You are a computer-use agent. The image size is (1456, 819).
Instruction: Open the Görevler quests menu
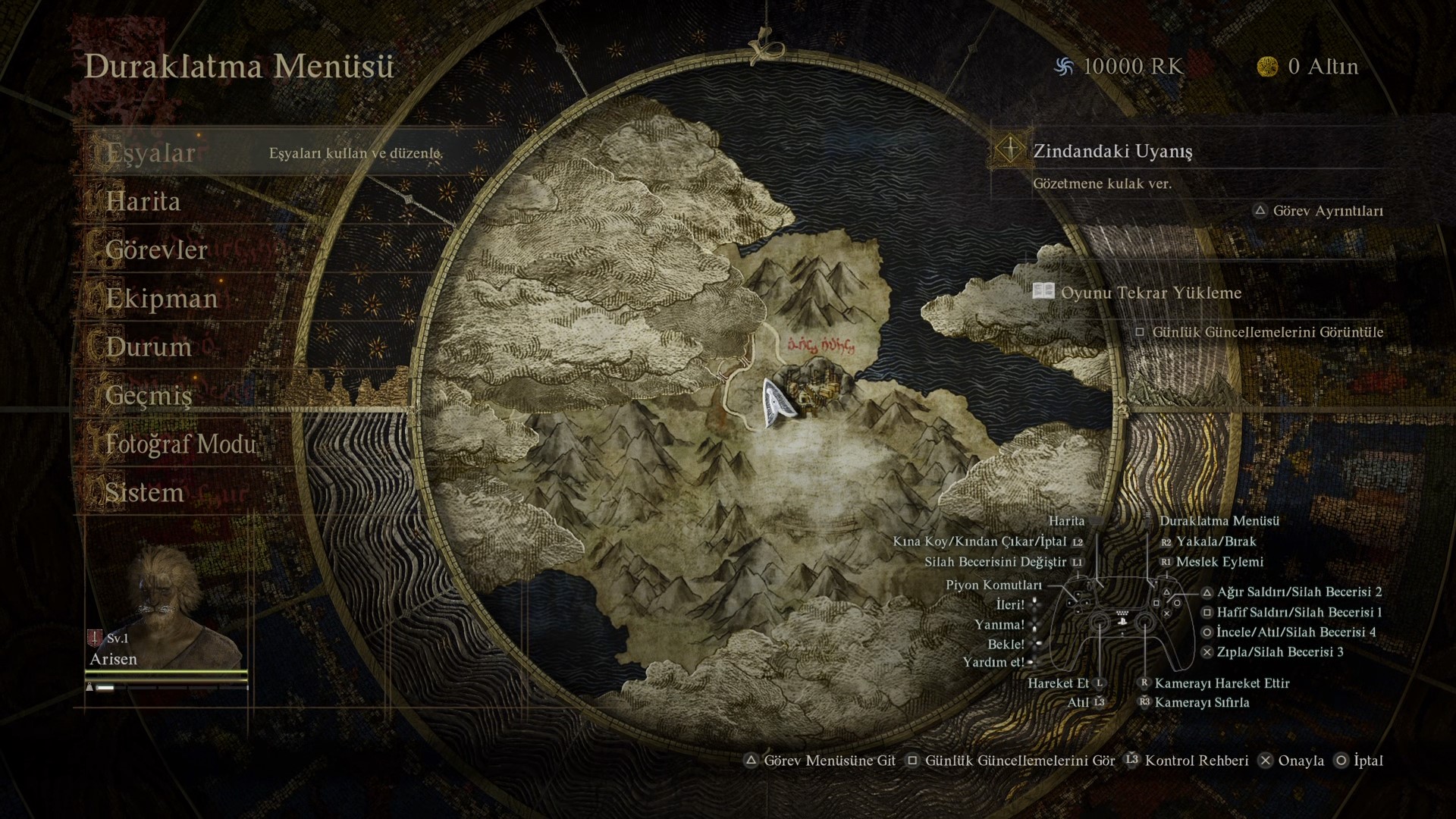coord(156,250)
